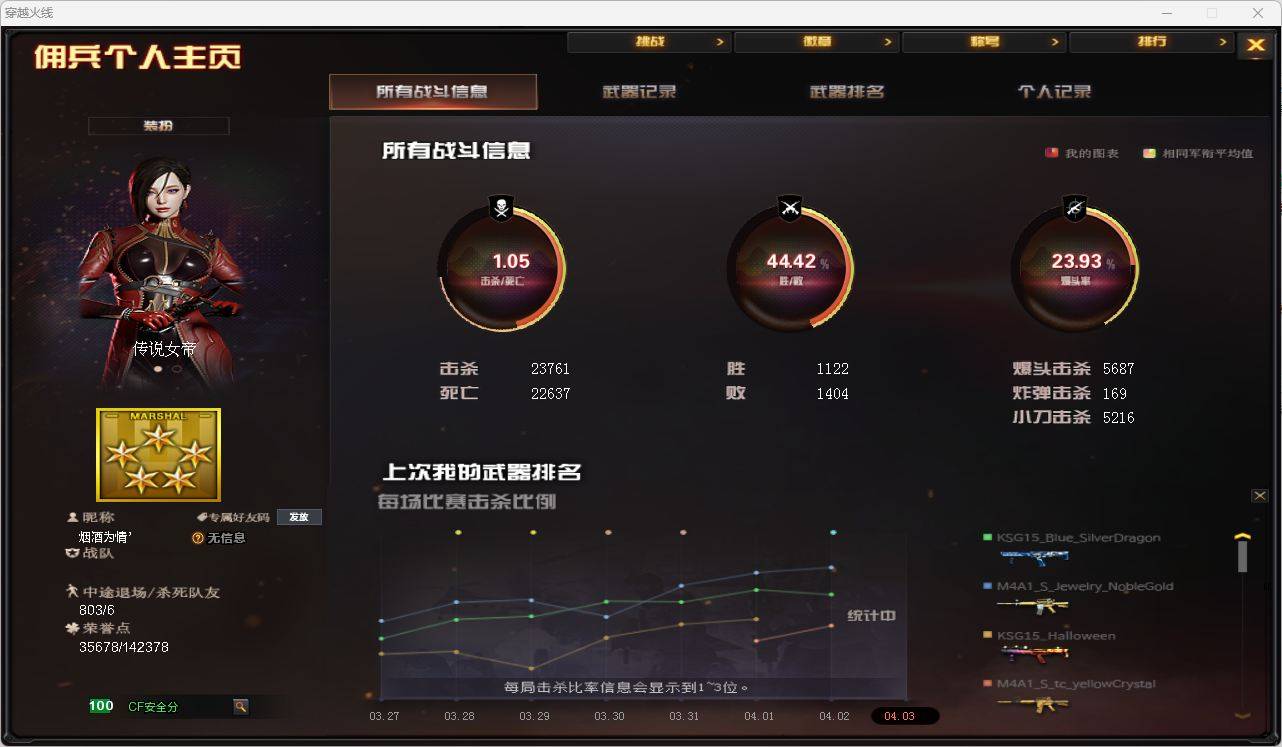This screenshot has height=747, width=1282.
Task: Click the magnifier icon next to CF安全分
Action: coord(240,706)
